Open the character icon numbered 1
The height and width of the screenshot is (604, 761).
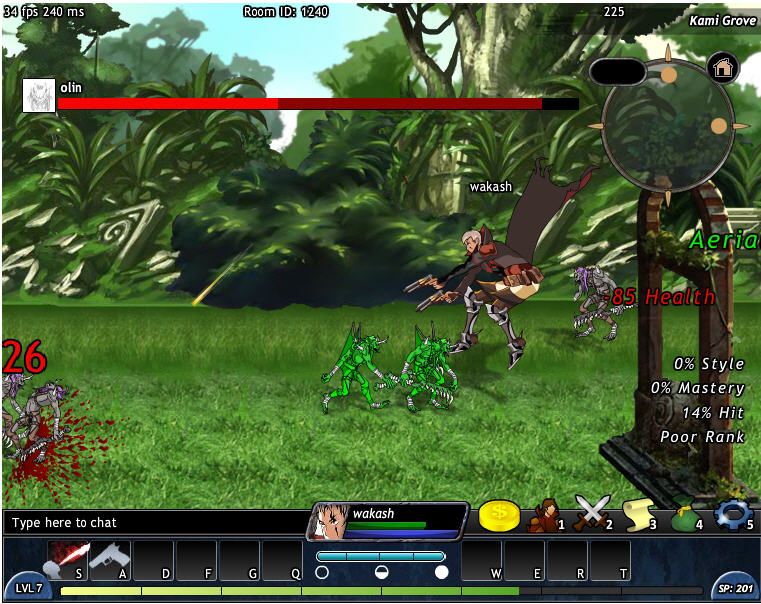tap(544, 515)
